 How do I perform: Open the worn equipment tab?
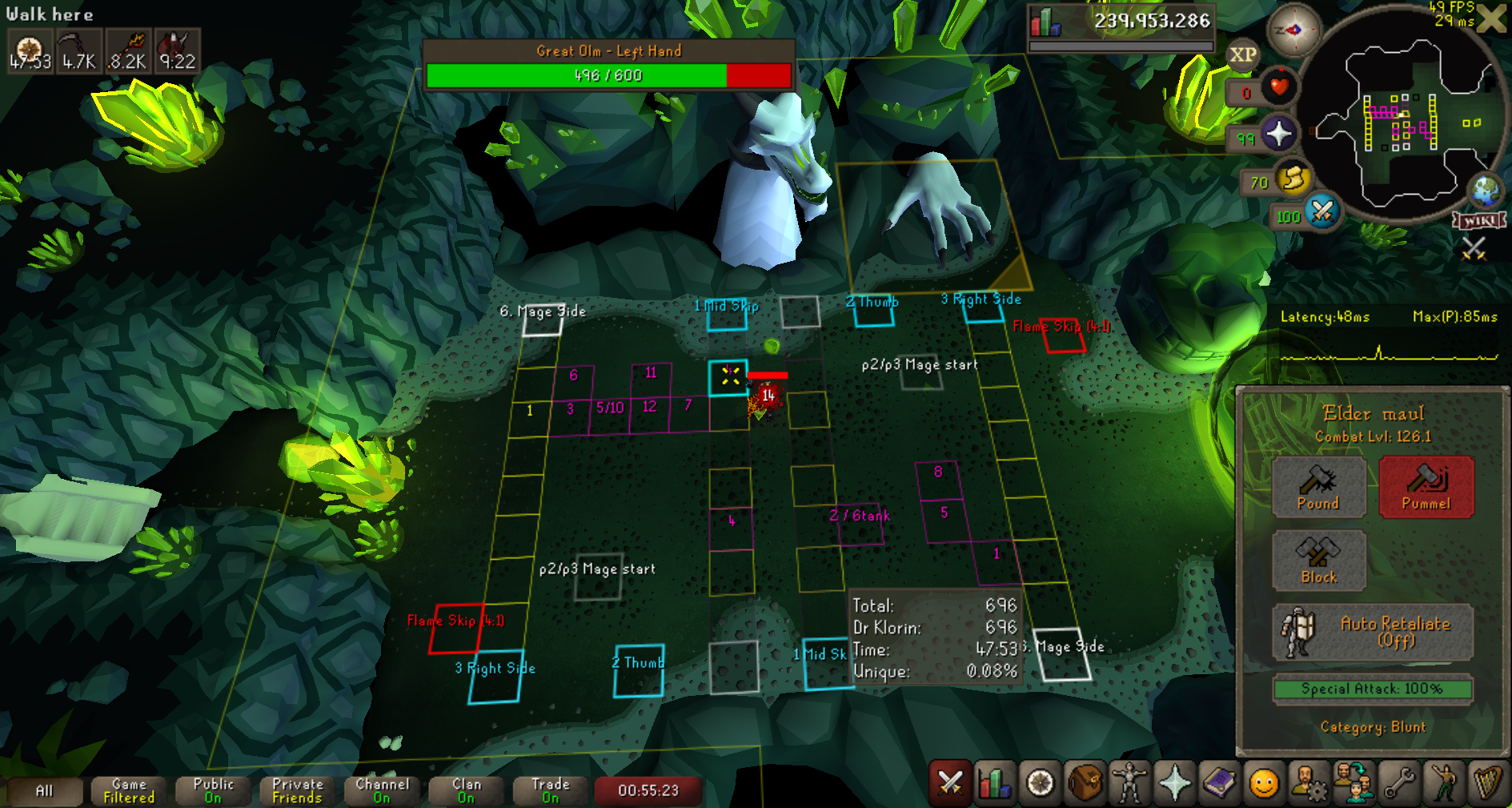click(1129, 783)
